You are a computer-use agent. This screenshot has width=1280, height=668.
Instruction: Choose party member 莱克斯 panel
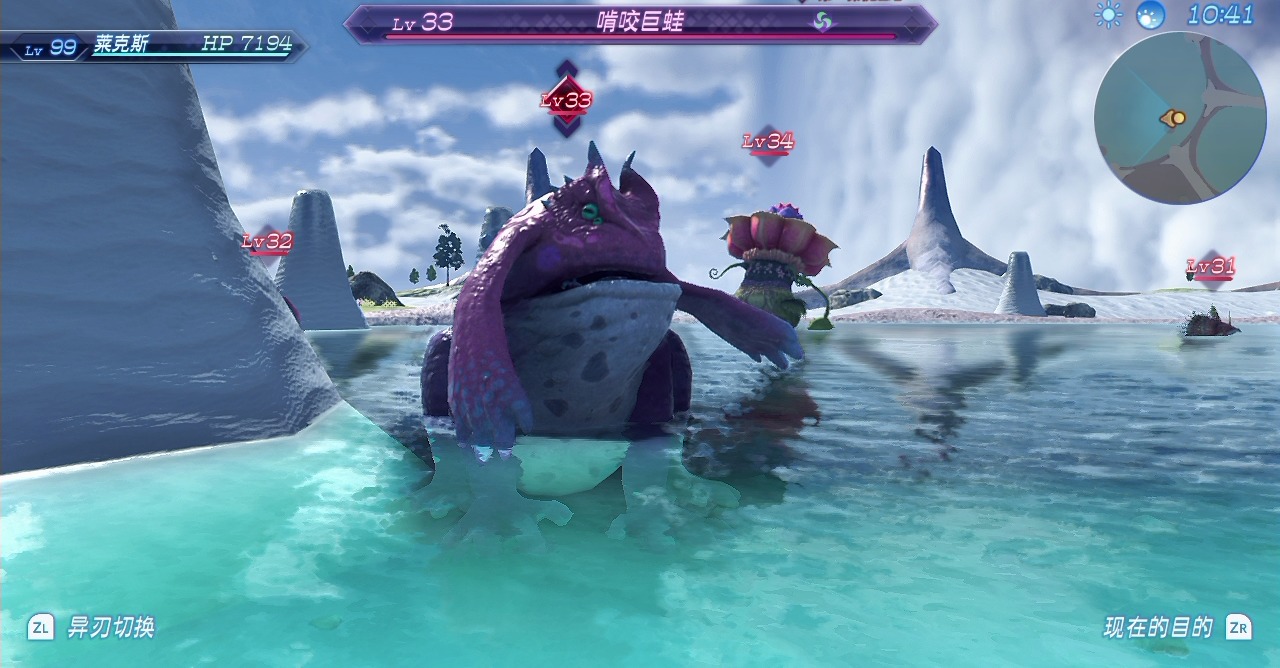click(x=155, y=45)
